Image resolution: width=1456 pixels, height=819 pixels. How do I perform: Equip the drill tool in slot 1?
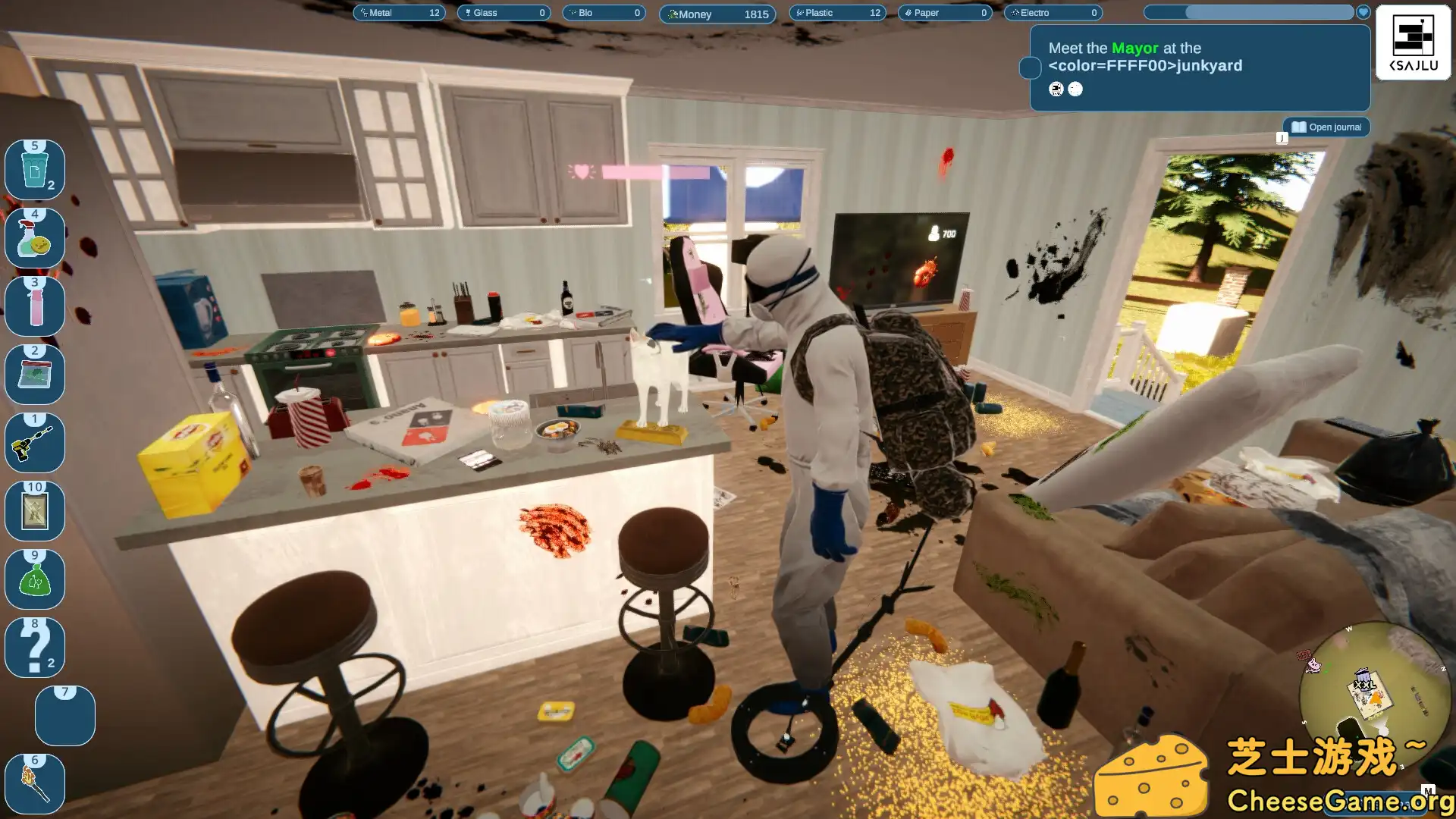[x=35, y=443]
